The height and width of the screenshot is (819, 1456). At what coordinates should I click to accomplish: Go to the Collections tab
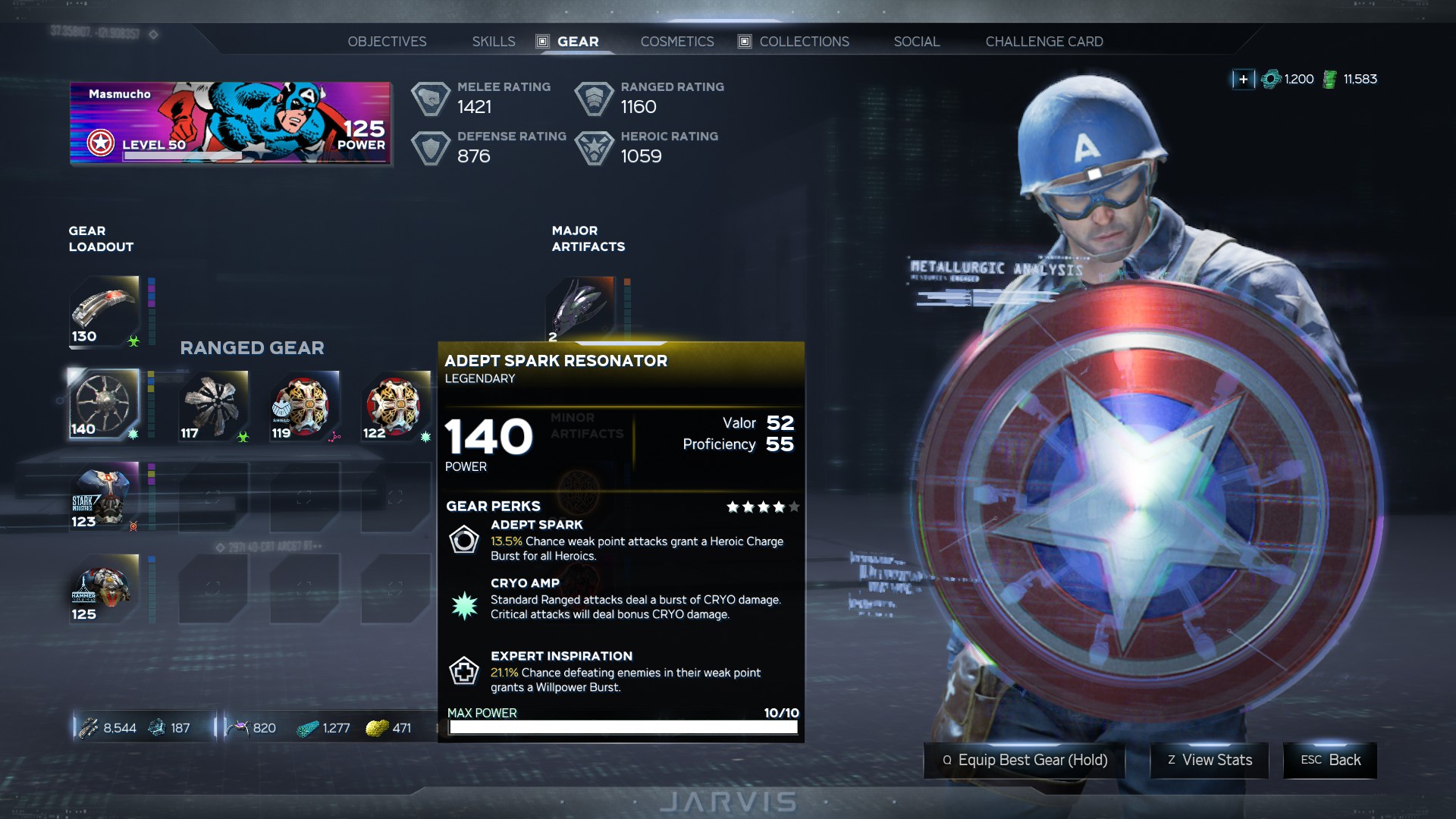(x=804, y=42)
